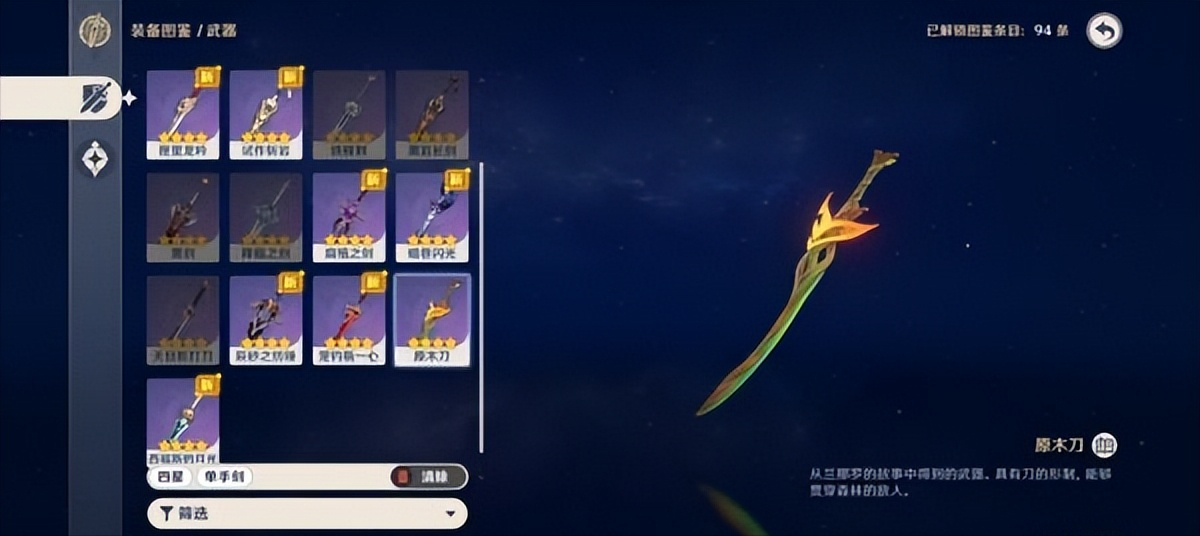Select the locked 黑剑 weapon card
This screenshot has height=536, width=1200.
click(183, 217)
